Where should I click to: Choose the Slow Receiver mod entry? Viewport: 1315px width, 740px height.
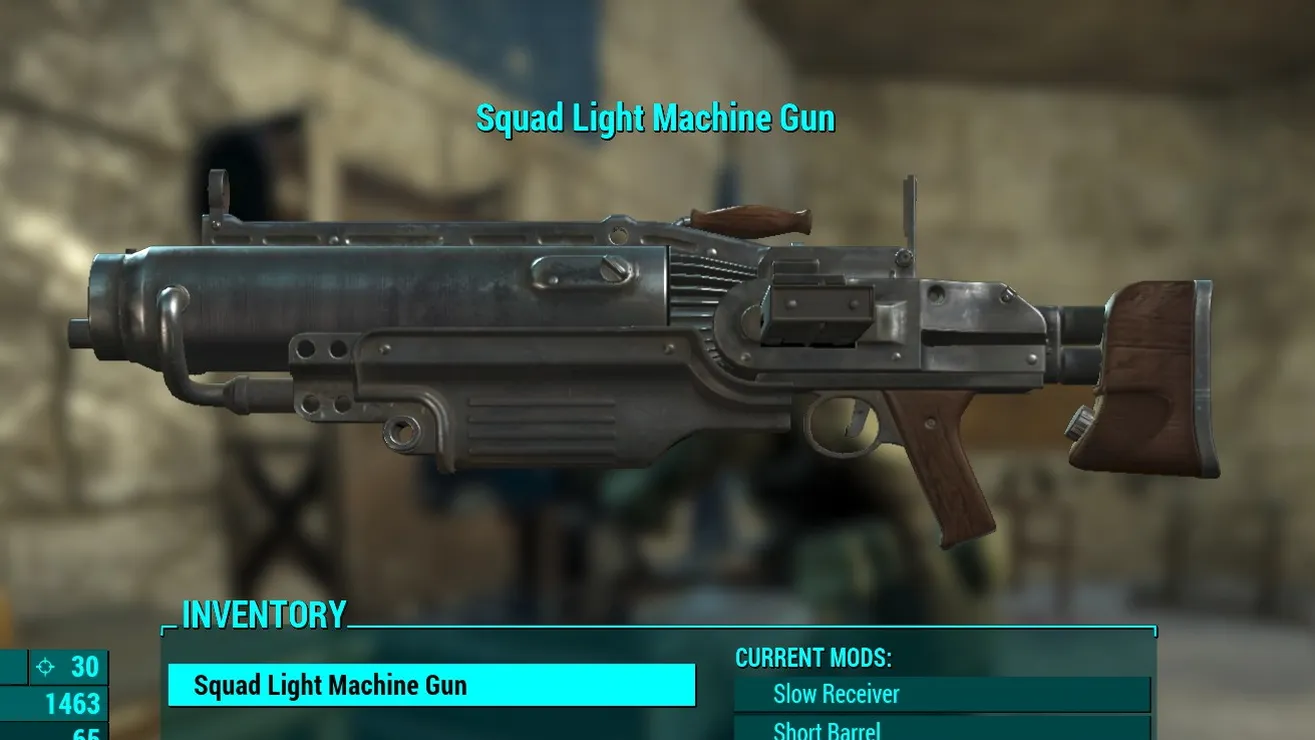coord(941,694)
